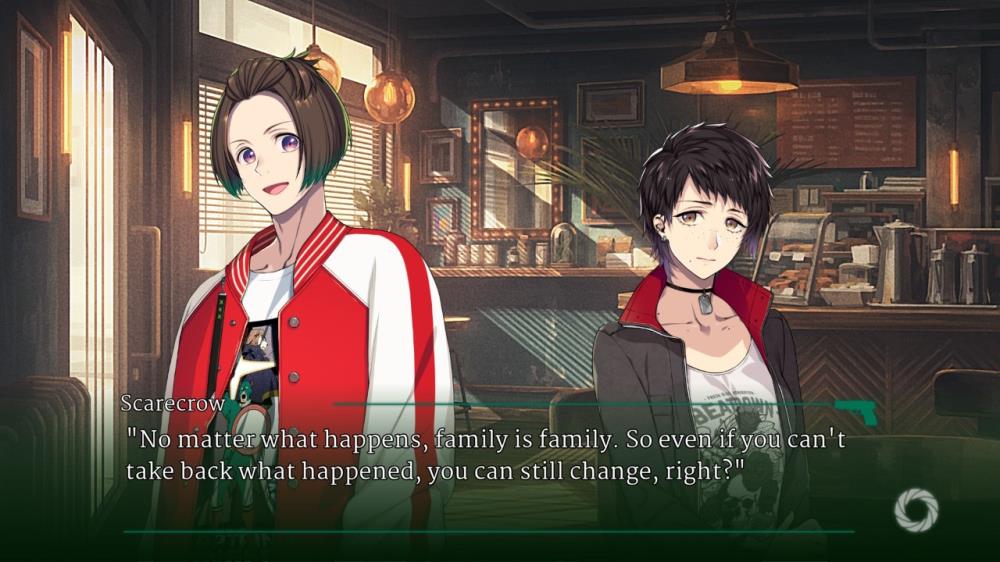This screenshot has height=562, width=1000.
Task: Click the dialogue text to advance
Action: click(486, 456)
